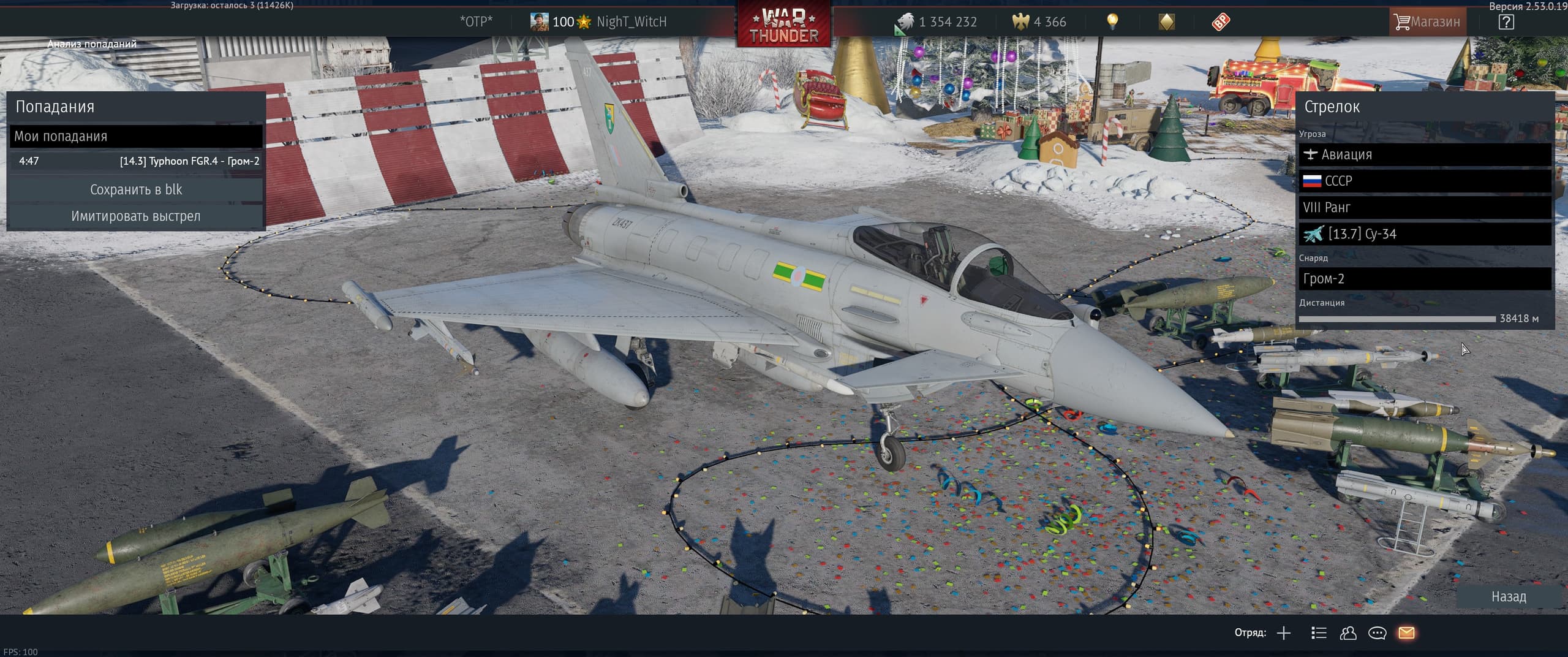This screenshot has width=1568, height=657.
Task: Open the help question mark menu
Action: 1506,22
